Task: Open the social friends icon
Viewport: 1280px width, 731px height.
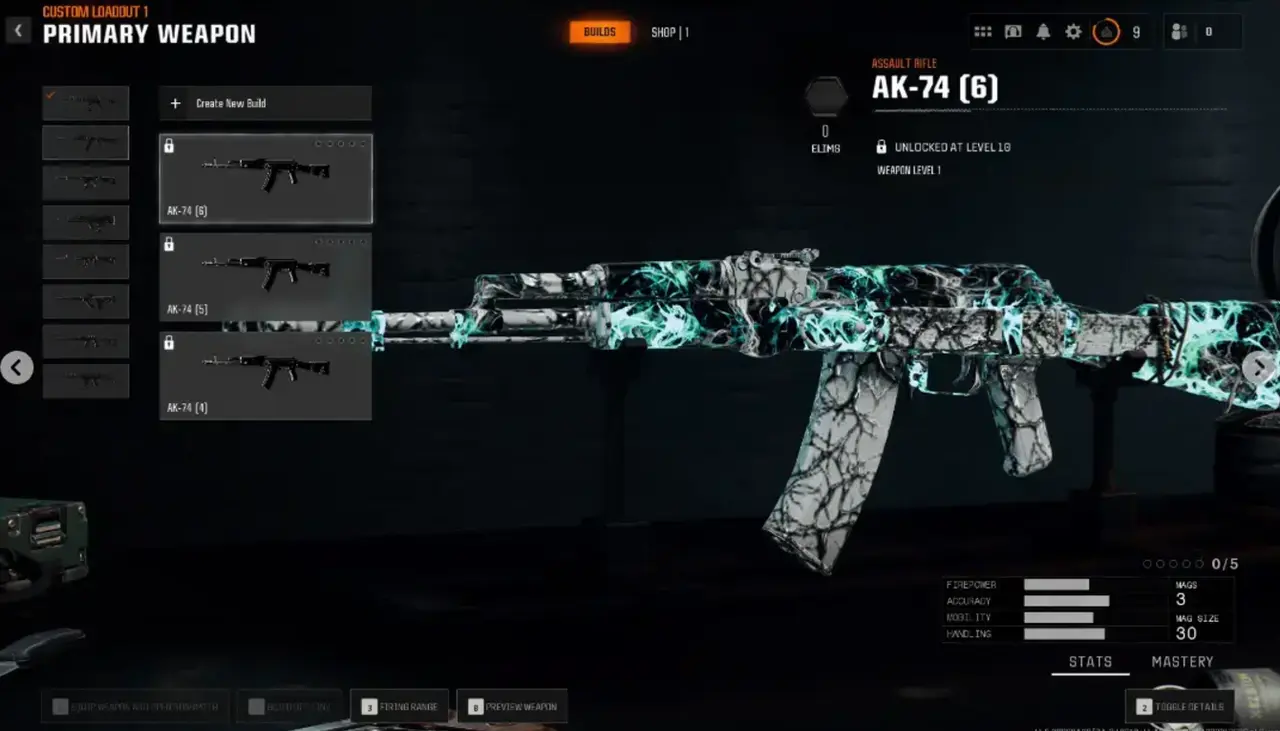Action: pyautogui.click(x=1178, y=31)
